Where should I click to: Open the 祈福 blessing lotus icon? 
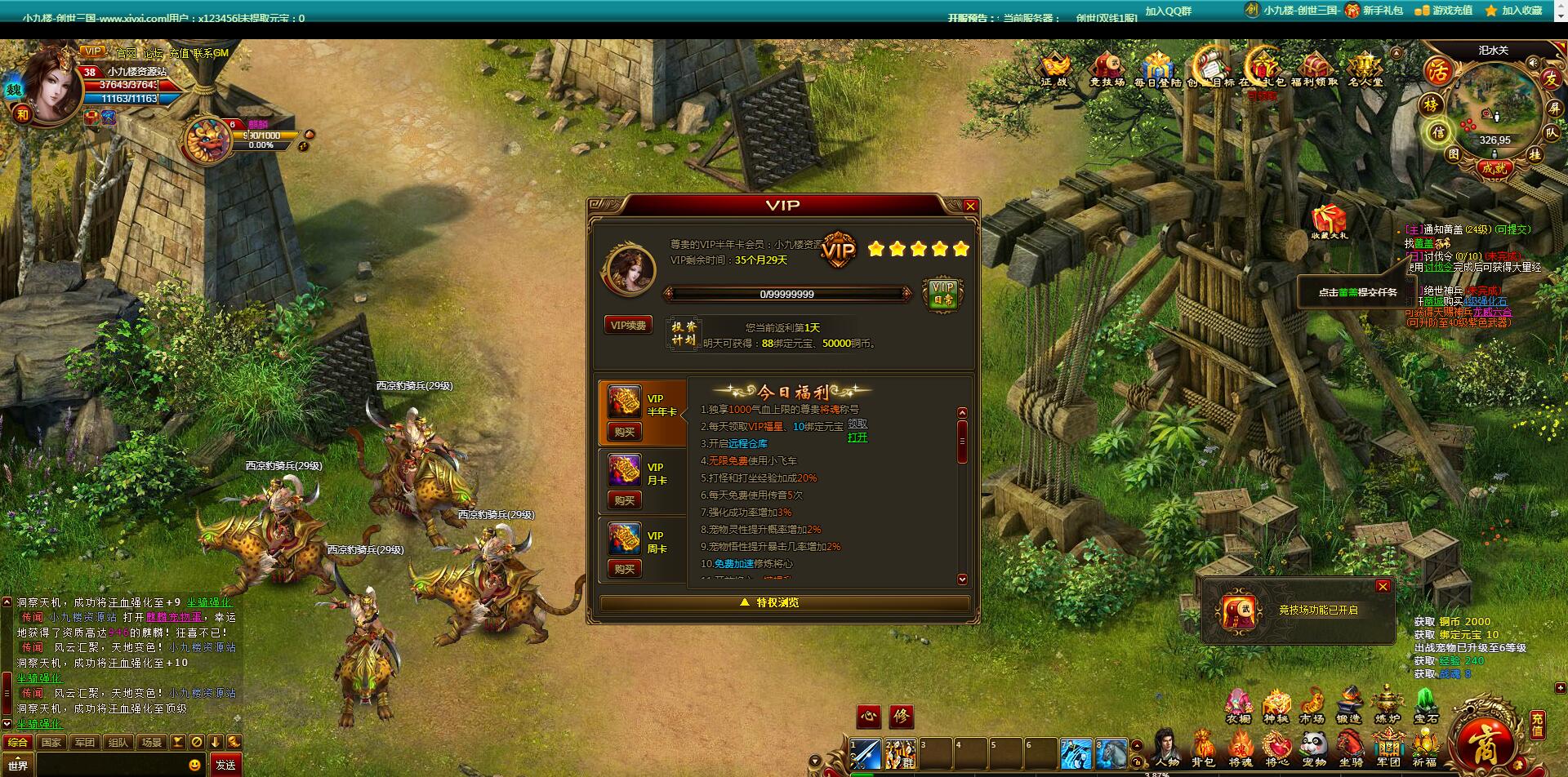pos(1425,743)
